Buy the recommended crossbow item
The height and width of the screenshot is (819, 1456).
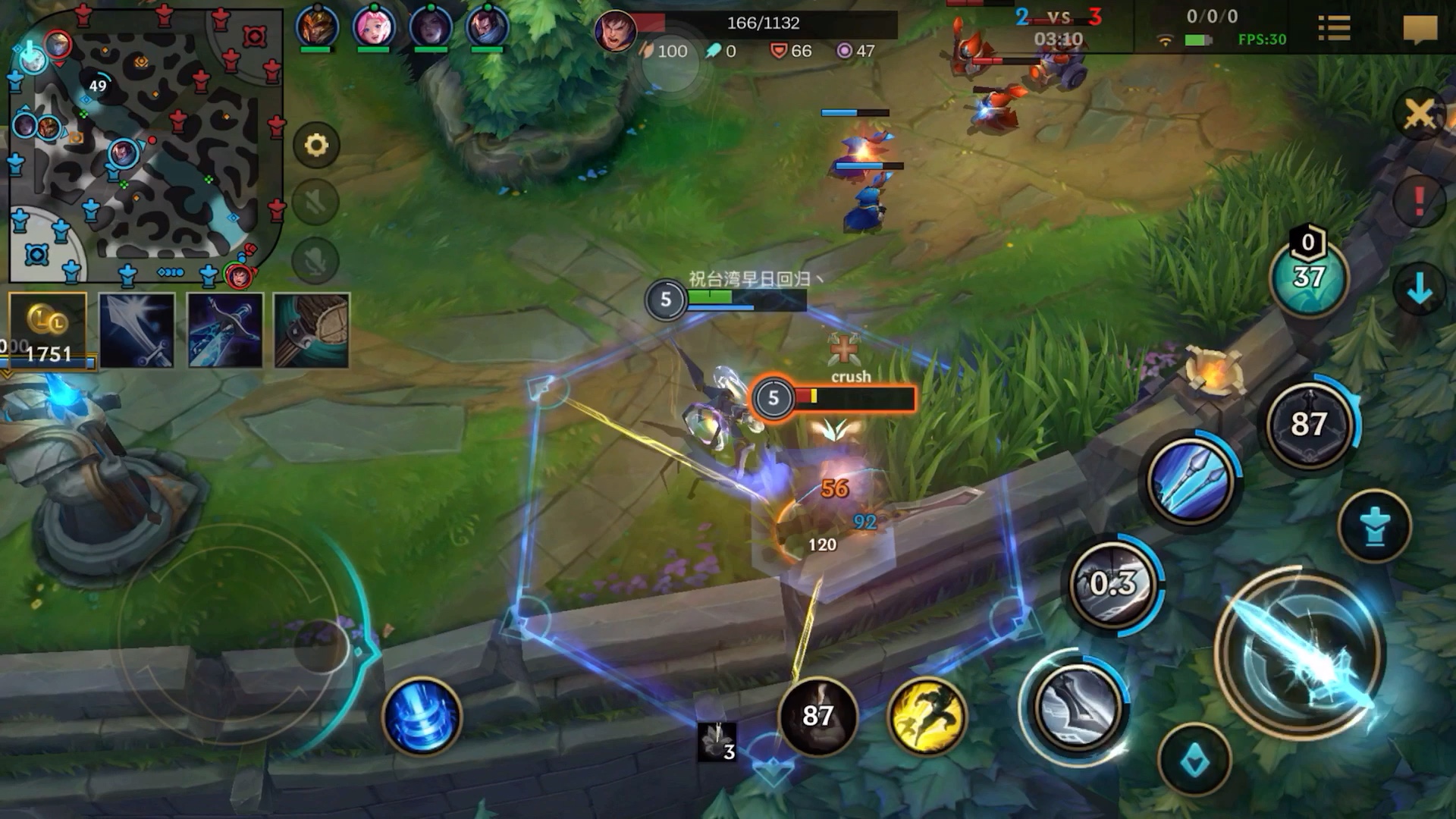pos(225,331)
